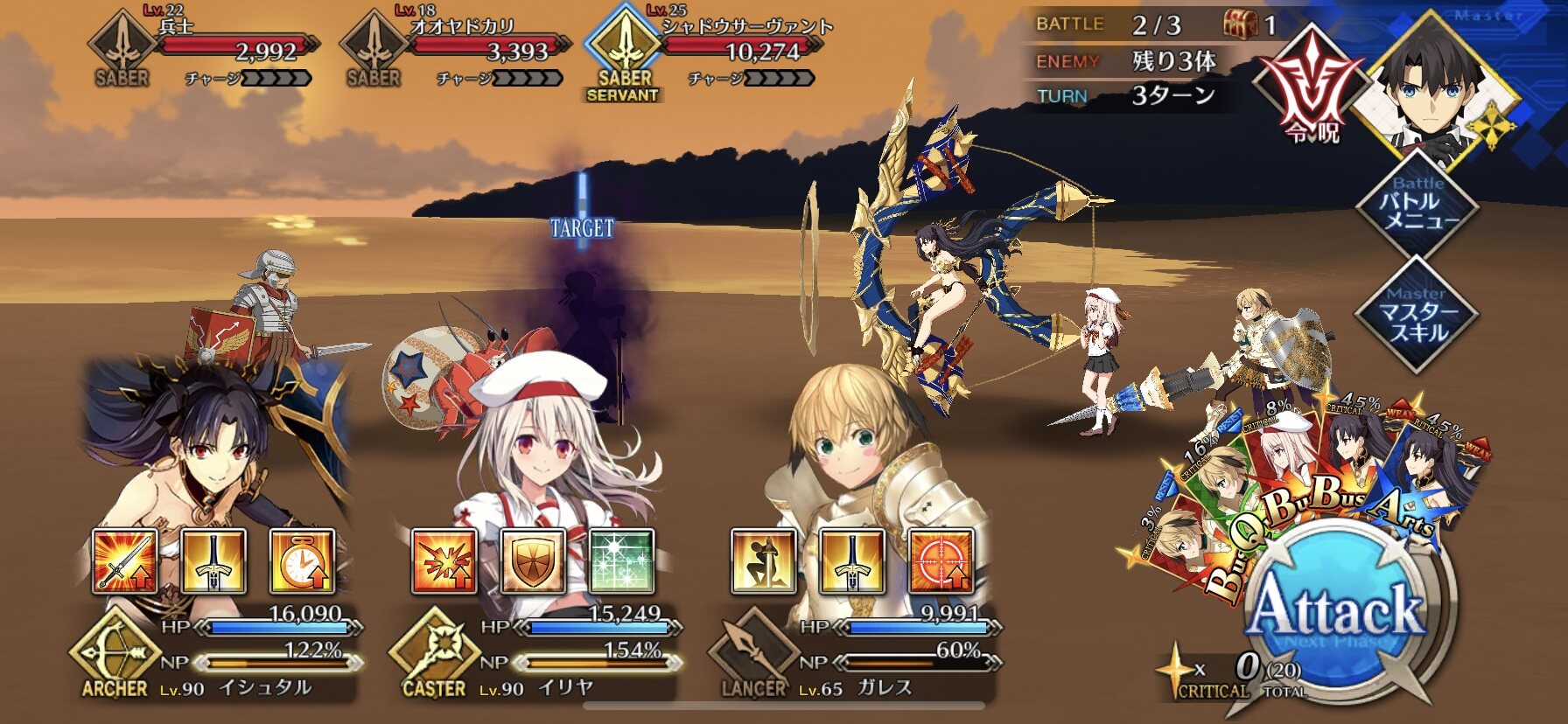Tap the blue Attack button
The height and width of the screenshot is (724, 1568).
point(1337,612)
